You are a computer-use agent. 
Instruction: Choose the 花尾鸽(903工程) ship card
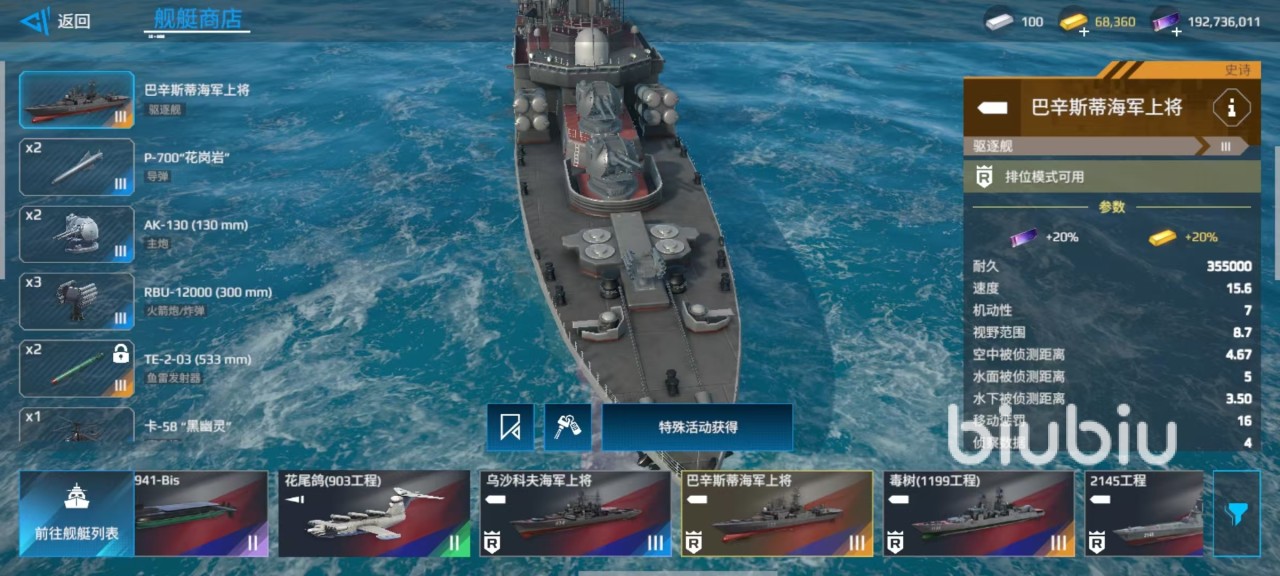pos(374,513)
